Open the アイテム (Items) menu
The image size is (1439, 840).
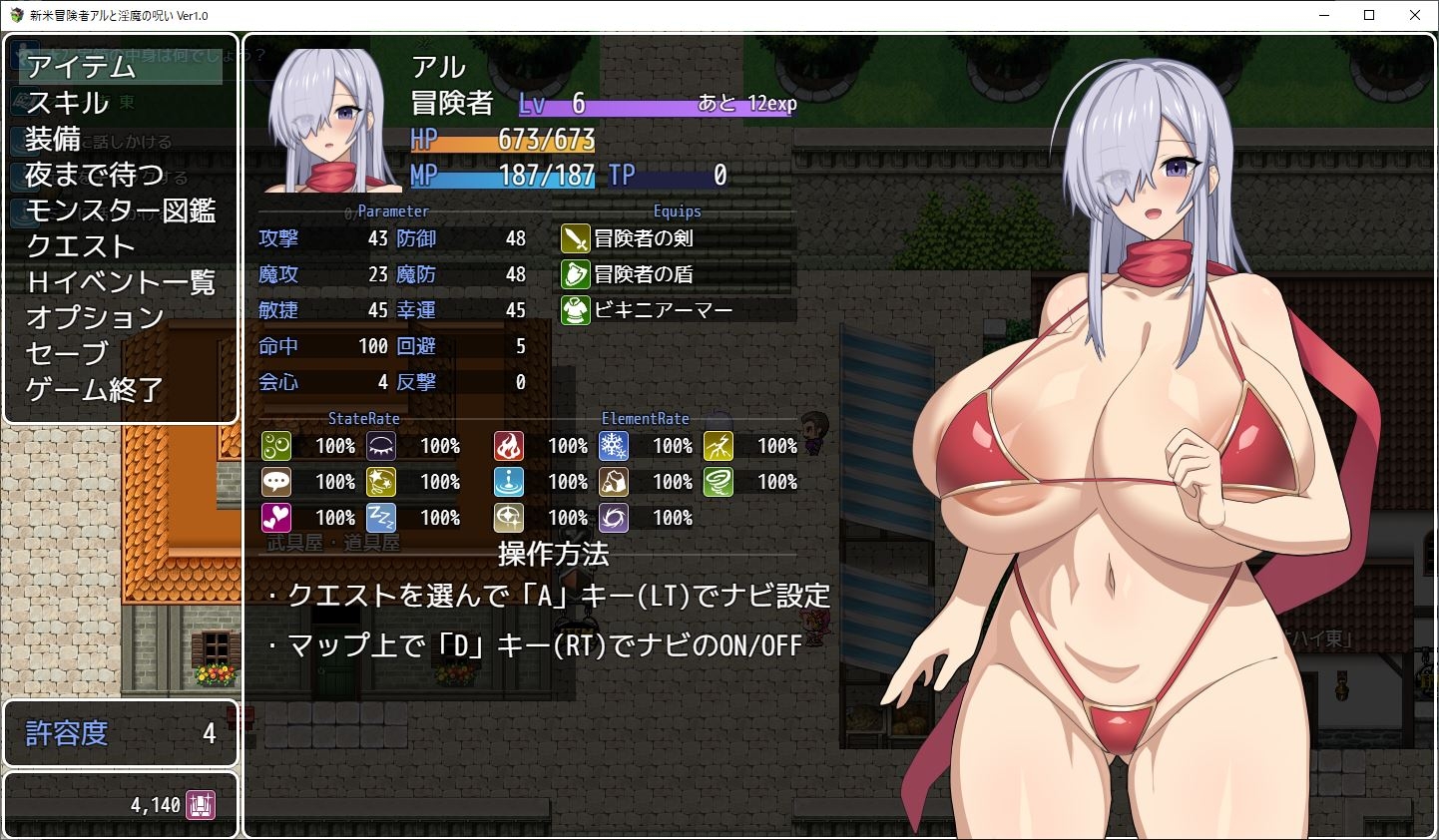pos(82,67)
